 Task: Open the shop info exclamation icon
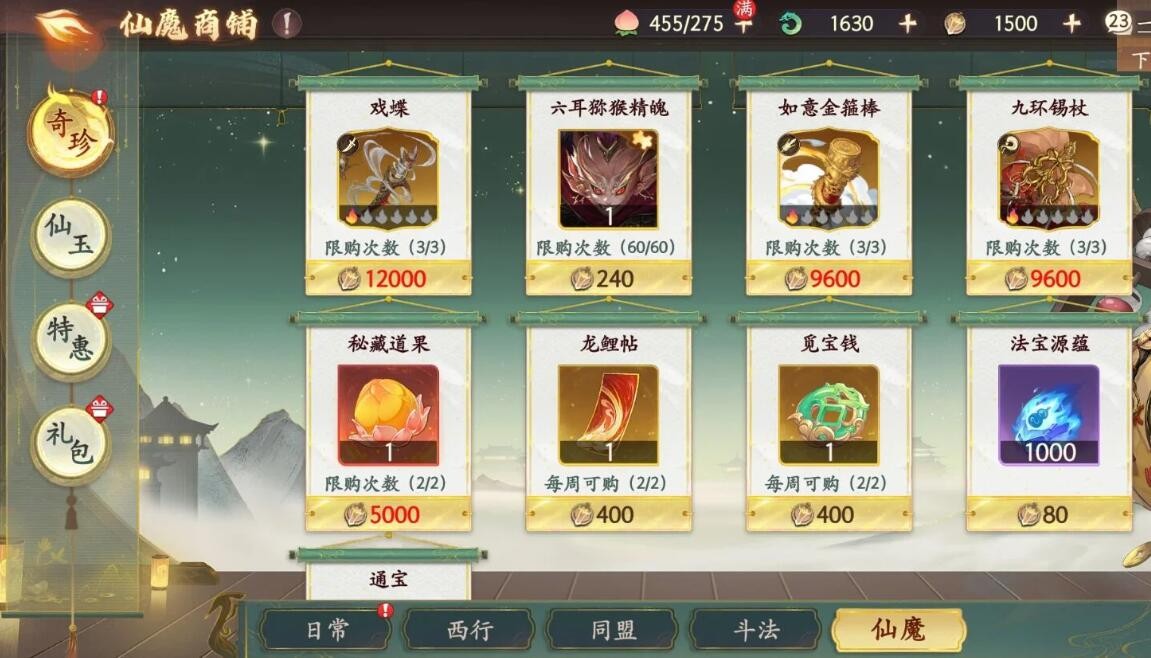coord(286,24)
